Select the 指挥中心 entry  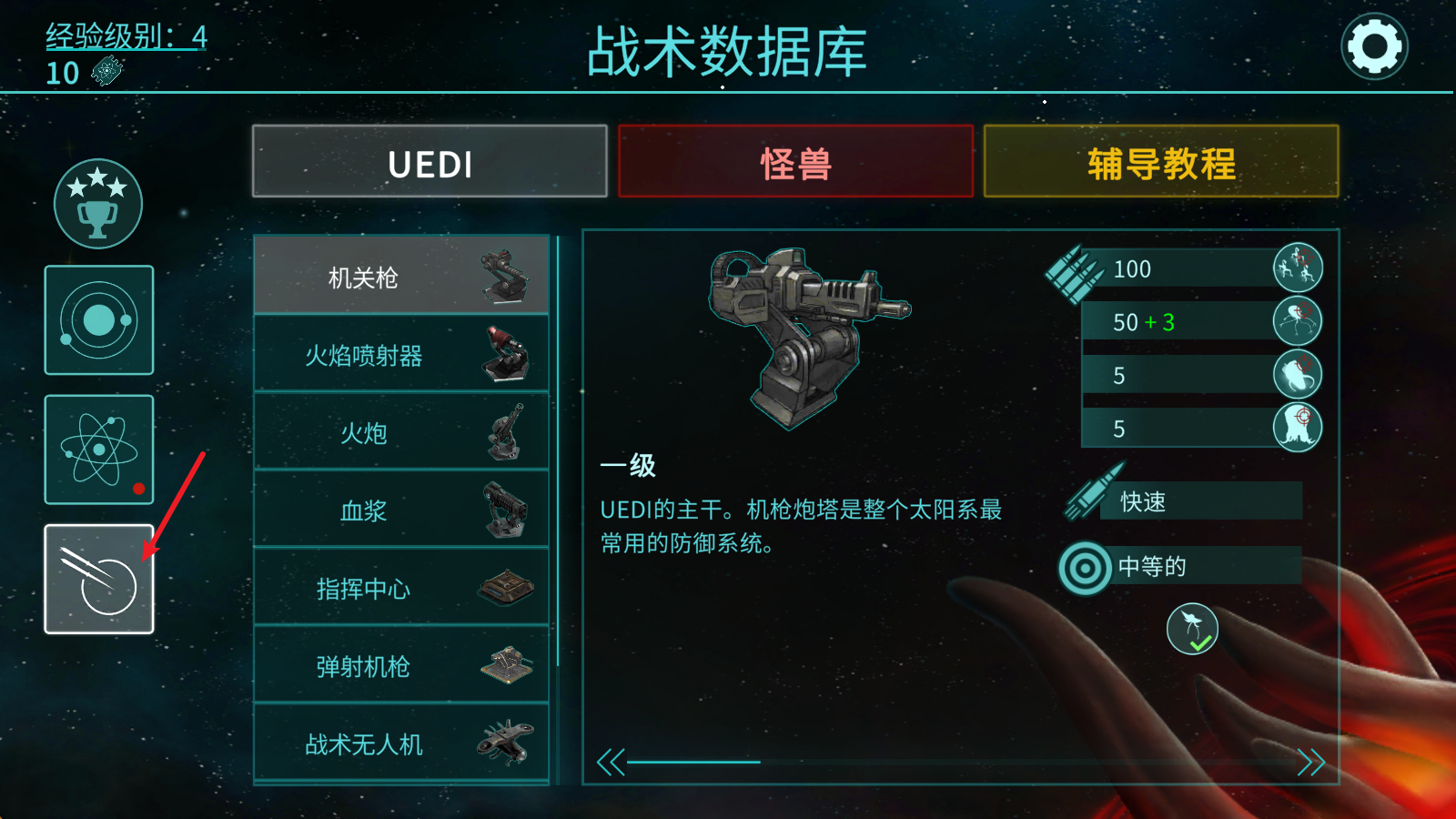coord(400,588)
